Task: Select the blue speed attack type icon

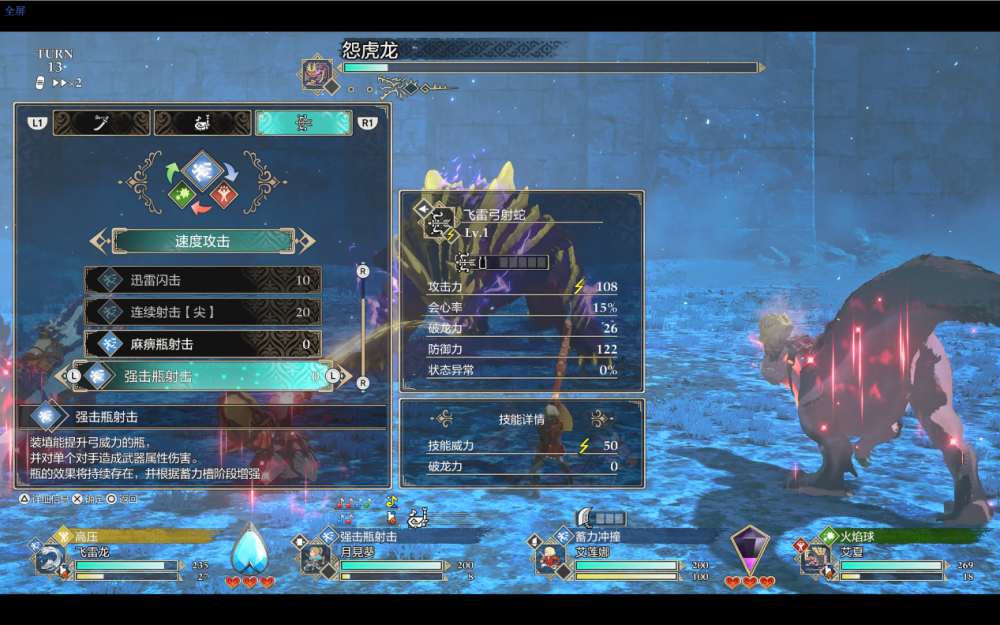Action: click(x=203, y=171)
